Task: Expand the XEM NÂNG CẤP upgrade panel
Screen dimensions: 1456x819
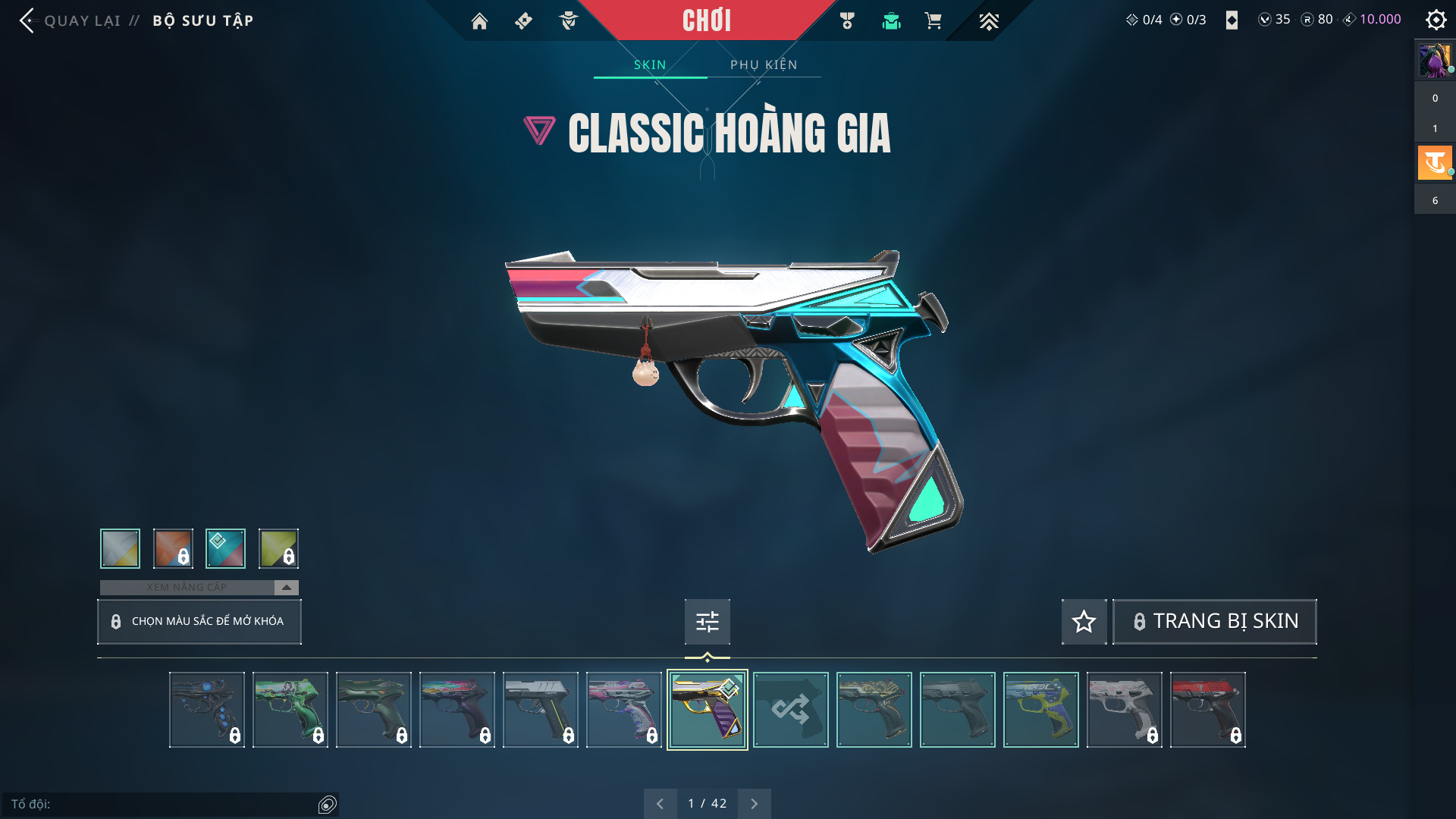Action: [x=286, y=588]
